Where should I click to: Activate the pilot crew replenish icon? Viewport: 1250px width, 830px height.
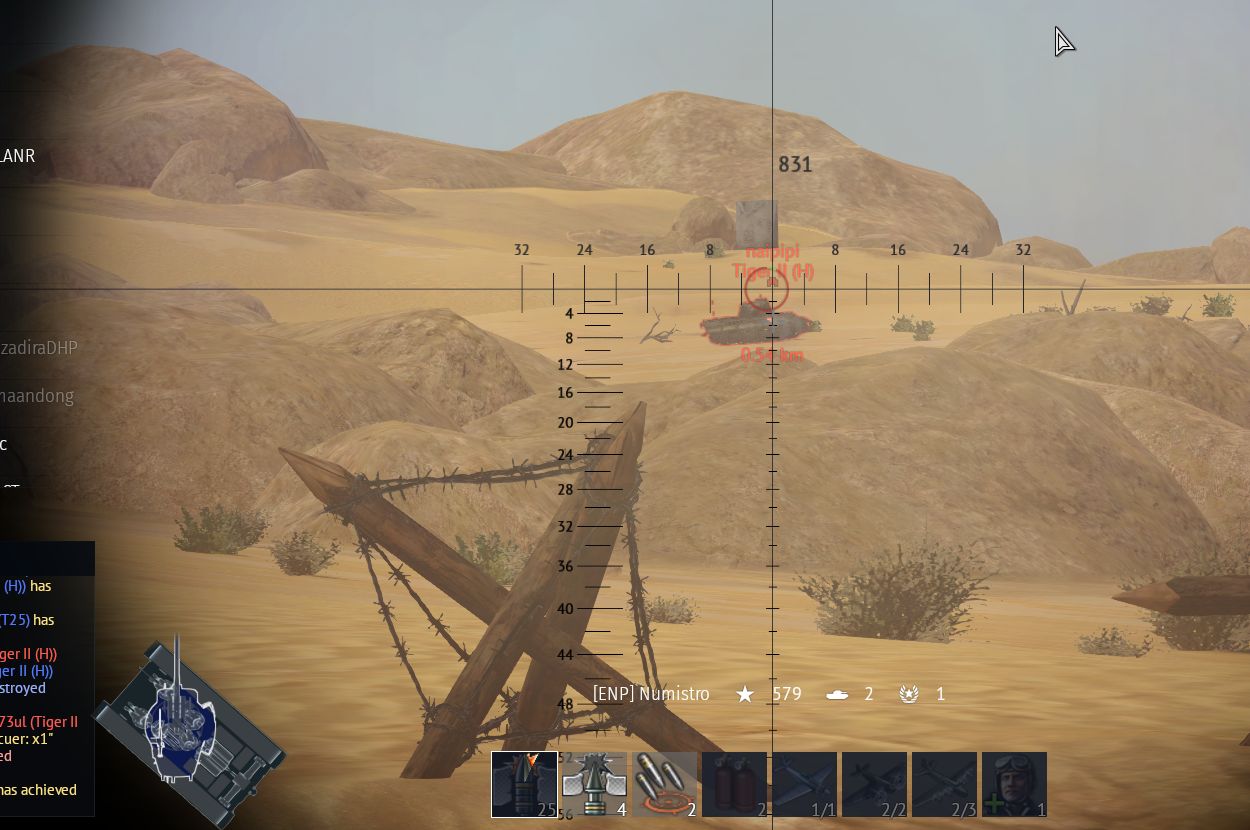pos(1014,785)
